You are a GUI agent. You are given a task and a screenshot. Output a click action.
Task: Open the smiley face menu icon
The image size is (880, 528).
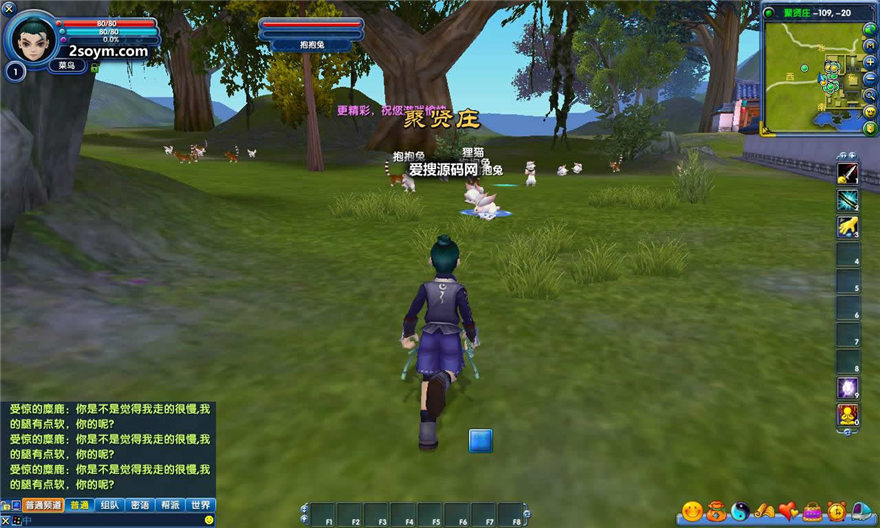click(x=692, y=511)
